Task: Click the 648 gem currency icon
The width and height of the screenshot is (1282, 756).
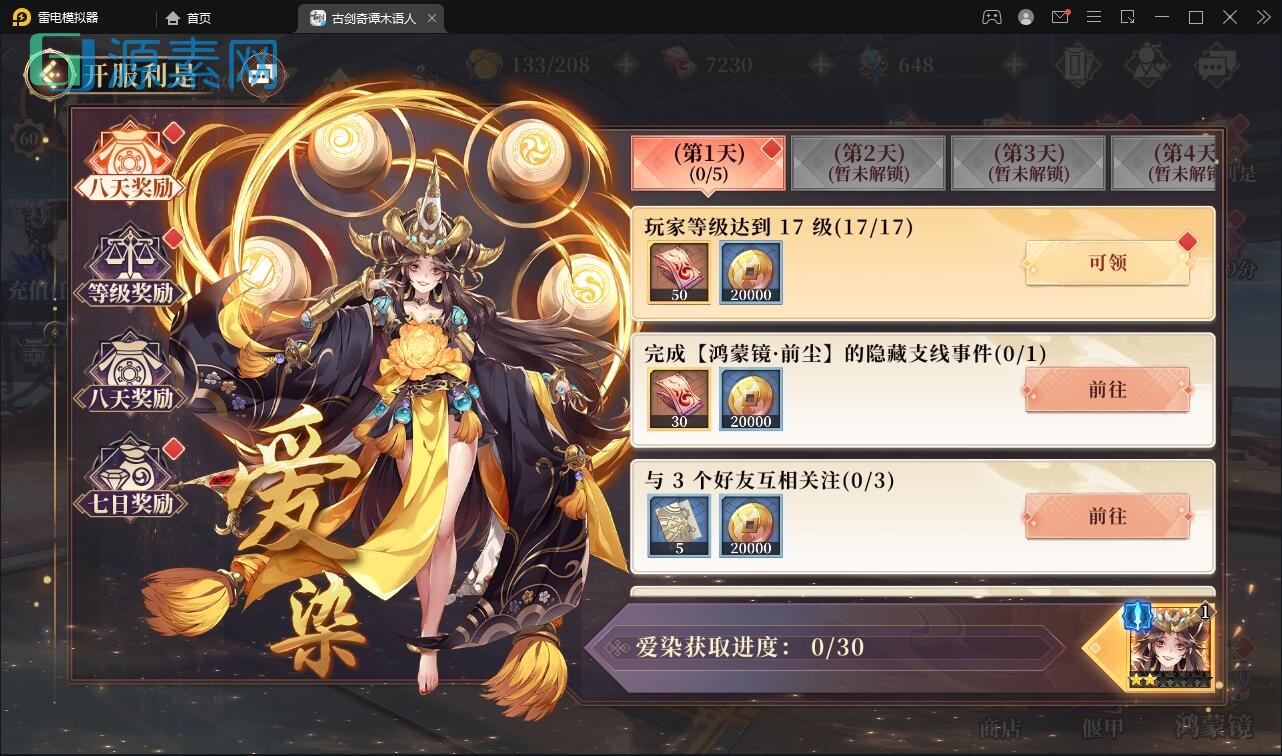Action: click(873, 64)
